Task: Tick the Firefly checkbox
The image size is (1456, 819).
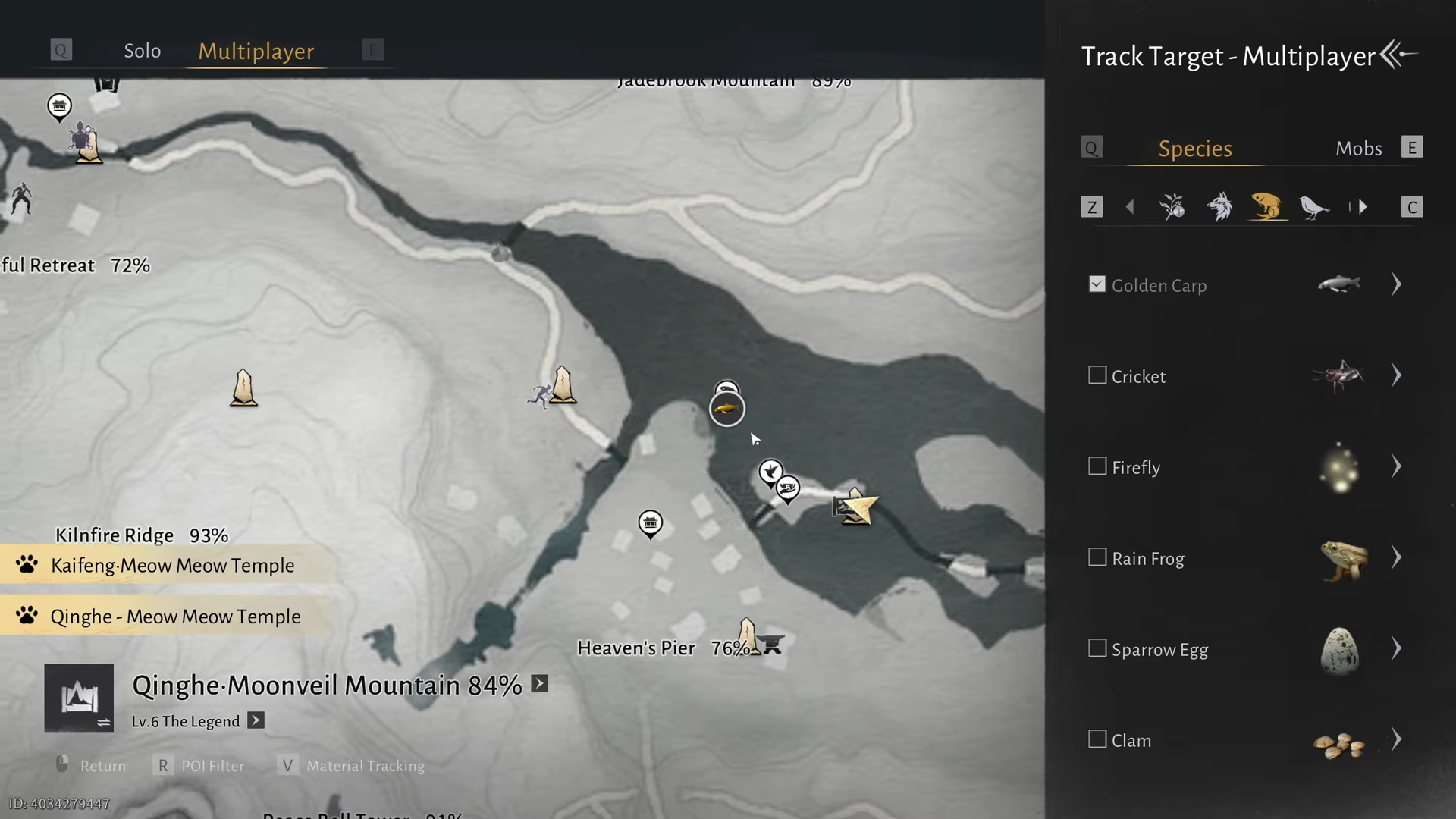Action: (x=1097, y=466)
